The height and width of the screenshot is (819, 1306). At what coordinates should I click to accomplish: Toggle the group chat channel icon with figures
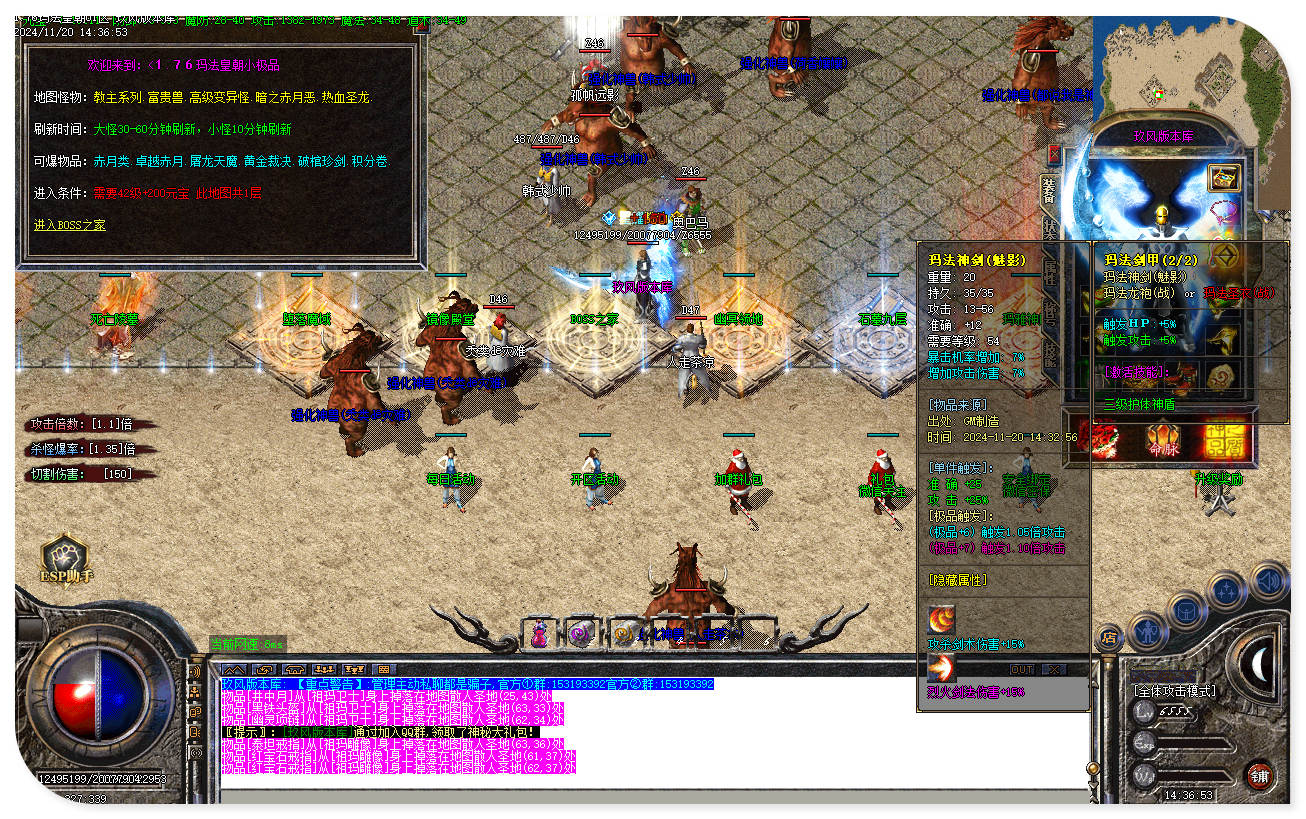point(323,670)
